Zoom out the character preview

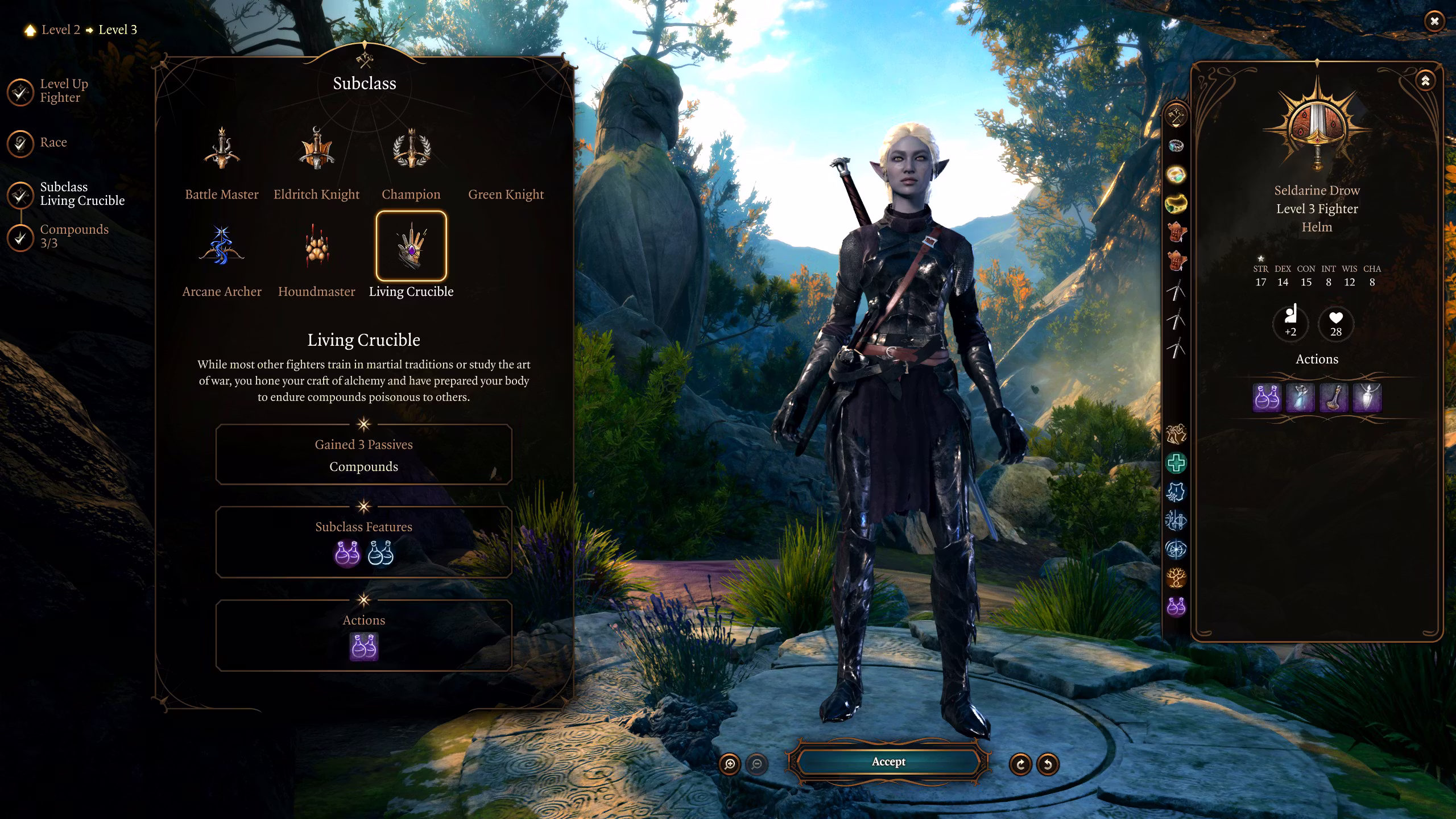click(757, 764)
